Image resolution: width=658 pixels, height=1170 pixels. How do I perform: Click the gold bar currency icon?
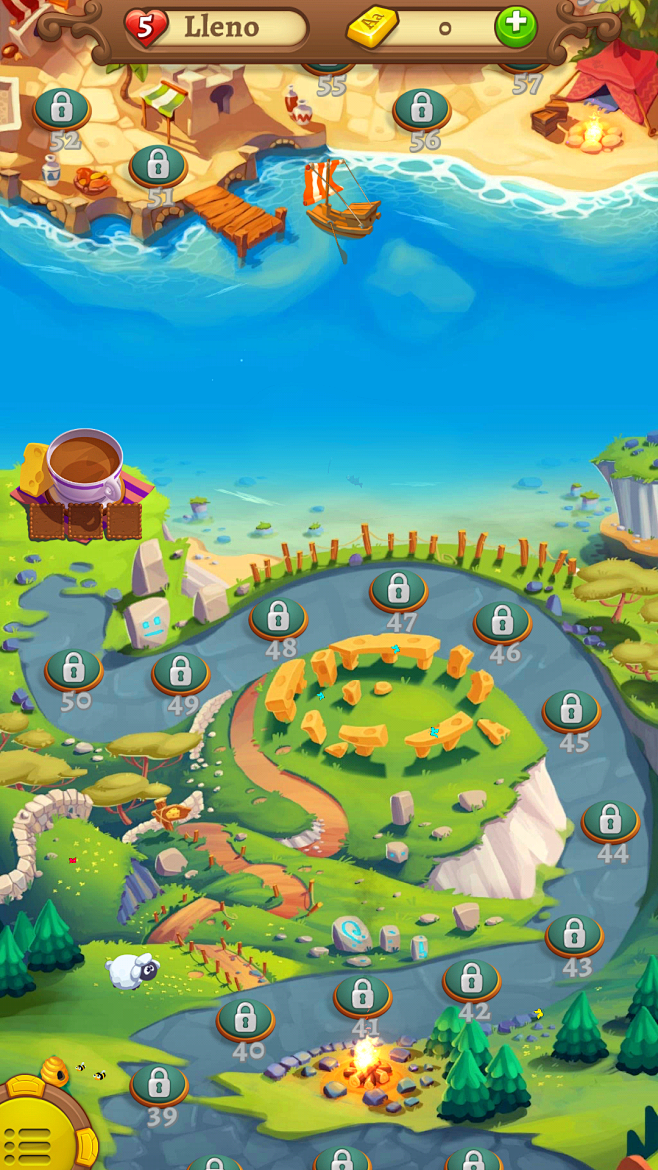click(372, 28)
